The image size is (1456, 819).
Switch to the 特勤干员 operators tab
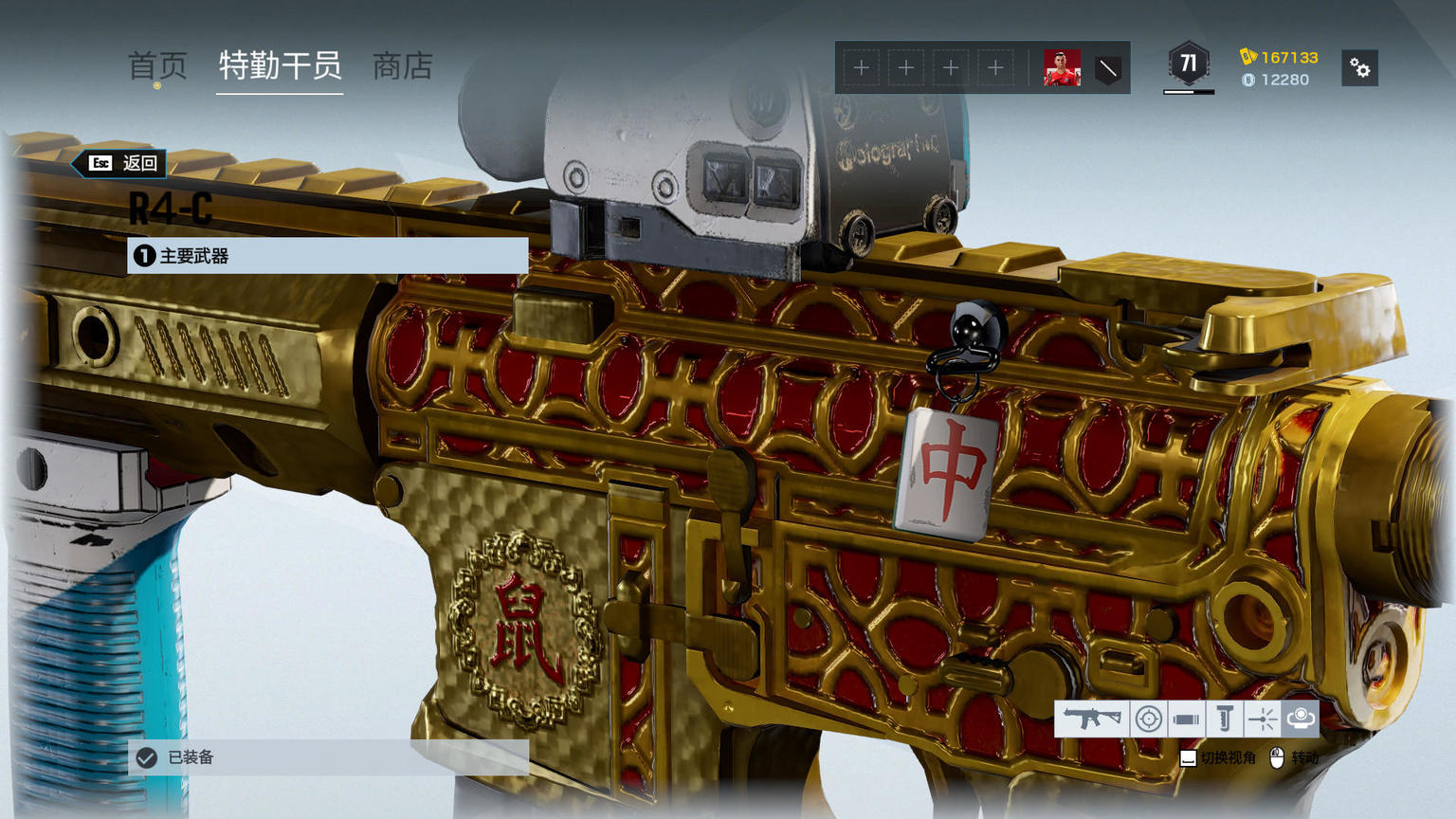point(280,66)
